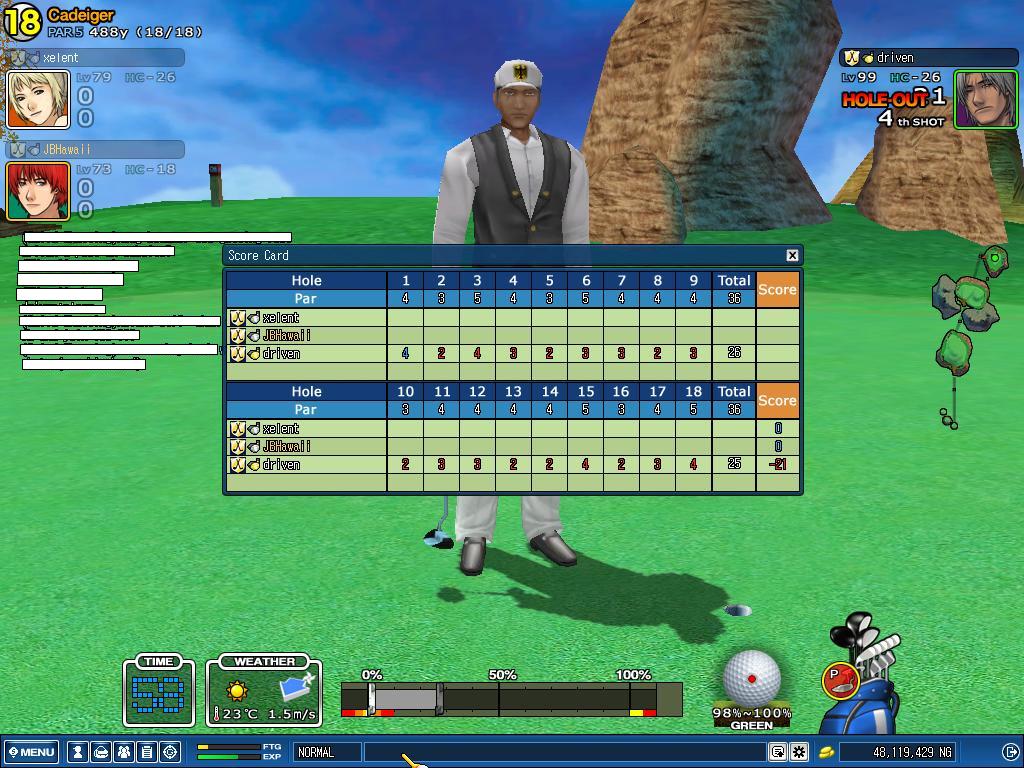The width and height of the screenshot is (1024, 768).
Task: Open the two-person friends icon
Action: (124, 752)
